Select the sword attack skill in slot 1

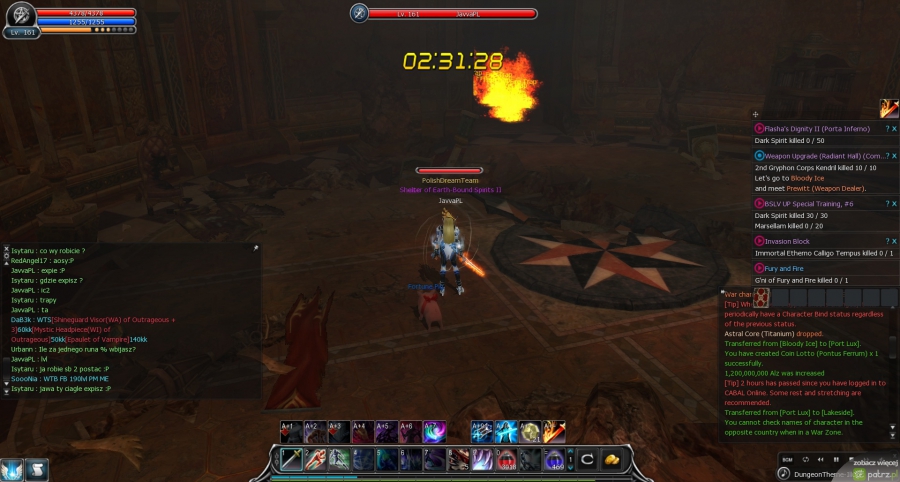click(x=291, y=458)
